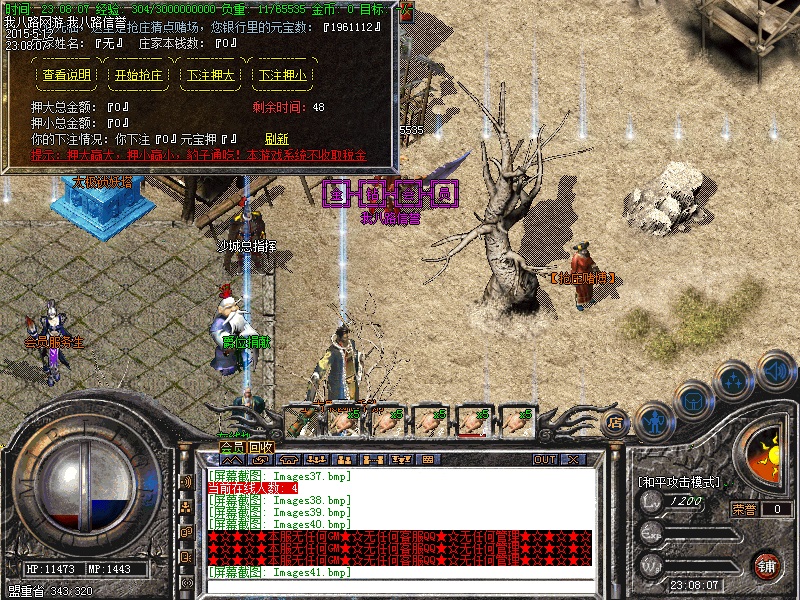Click the chat text input field
The height and width of the screenshot is (600, 800).
(x=400, y=585)
